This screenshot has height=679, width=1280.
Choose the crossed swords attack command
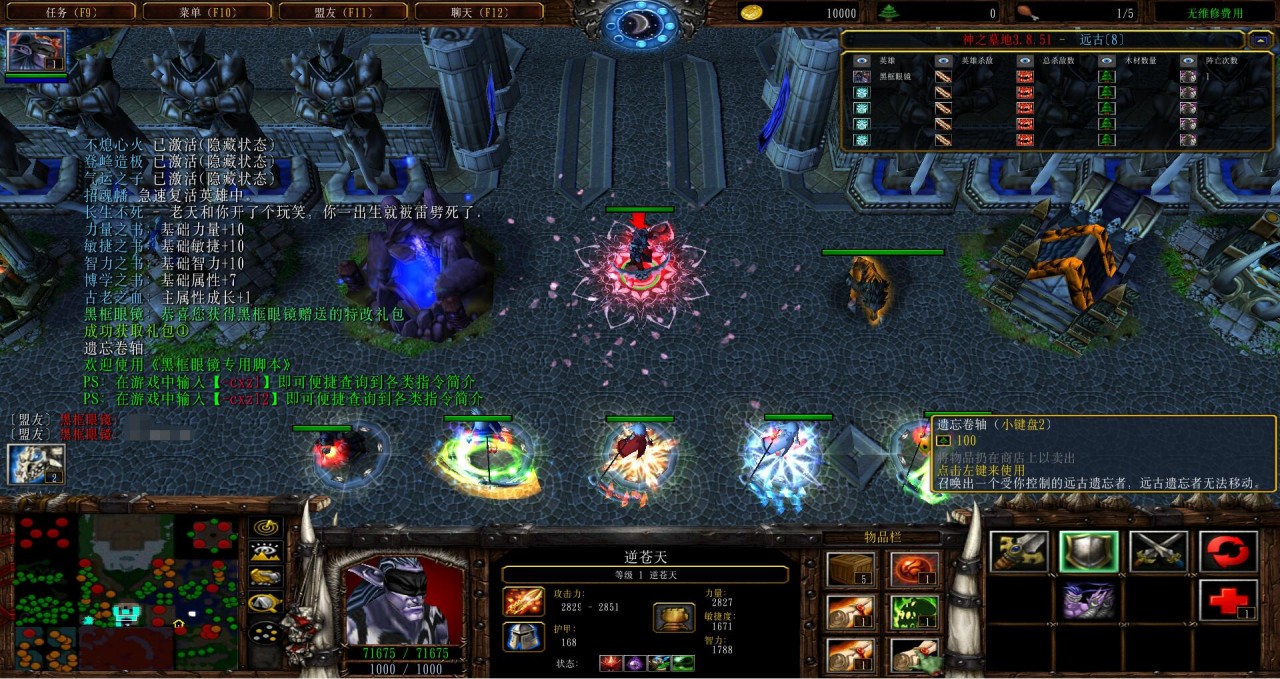coord(1158,552)
